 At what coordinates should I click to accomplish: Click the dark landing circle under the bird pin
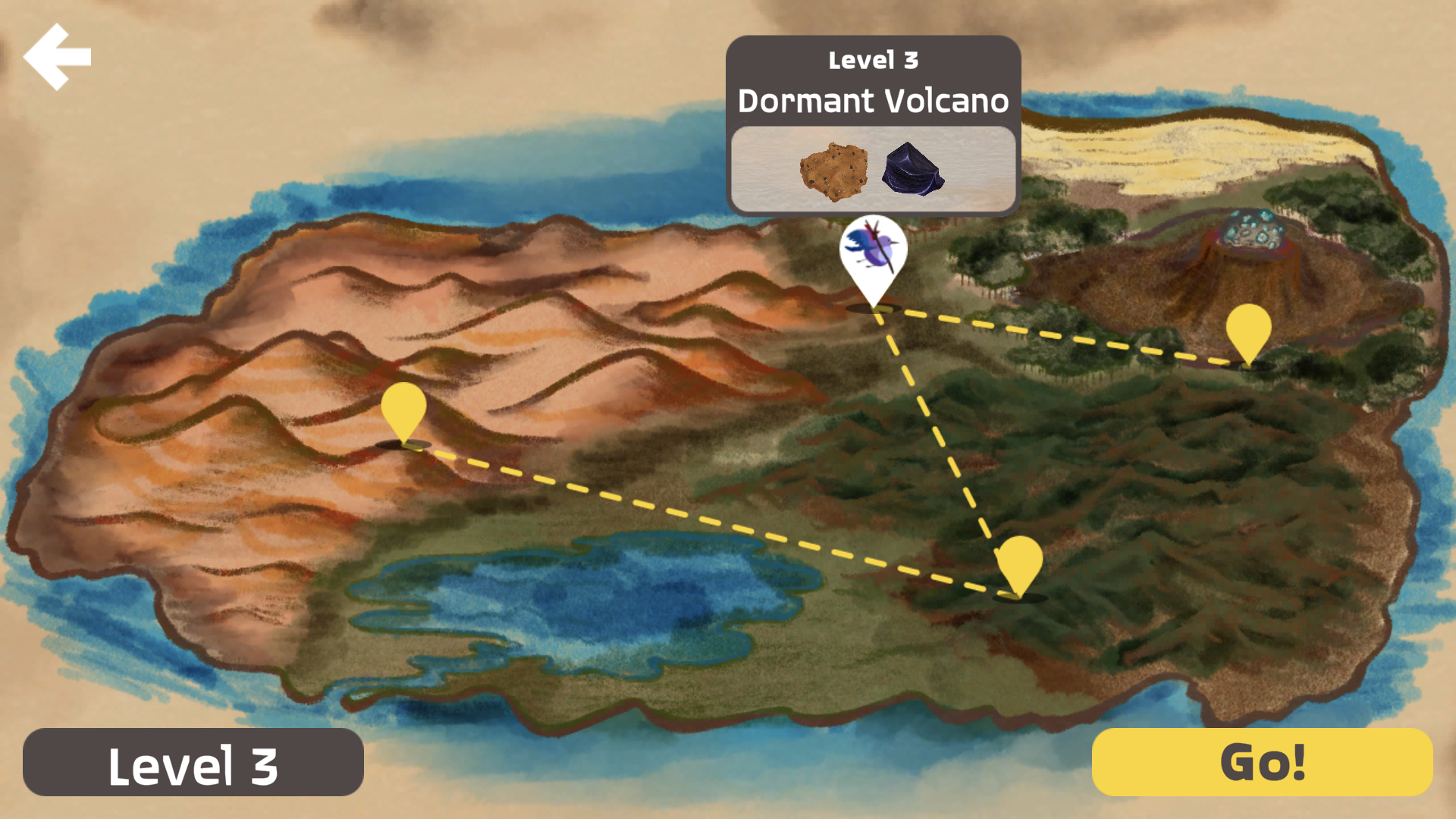pyautogui.click(x=872, y=309)
